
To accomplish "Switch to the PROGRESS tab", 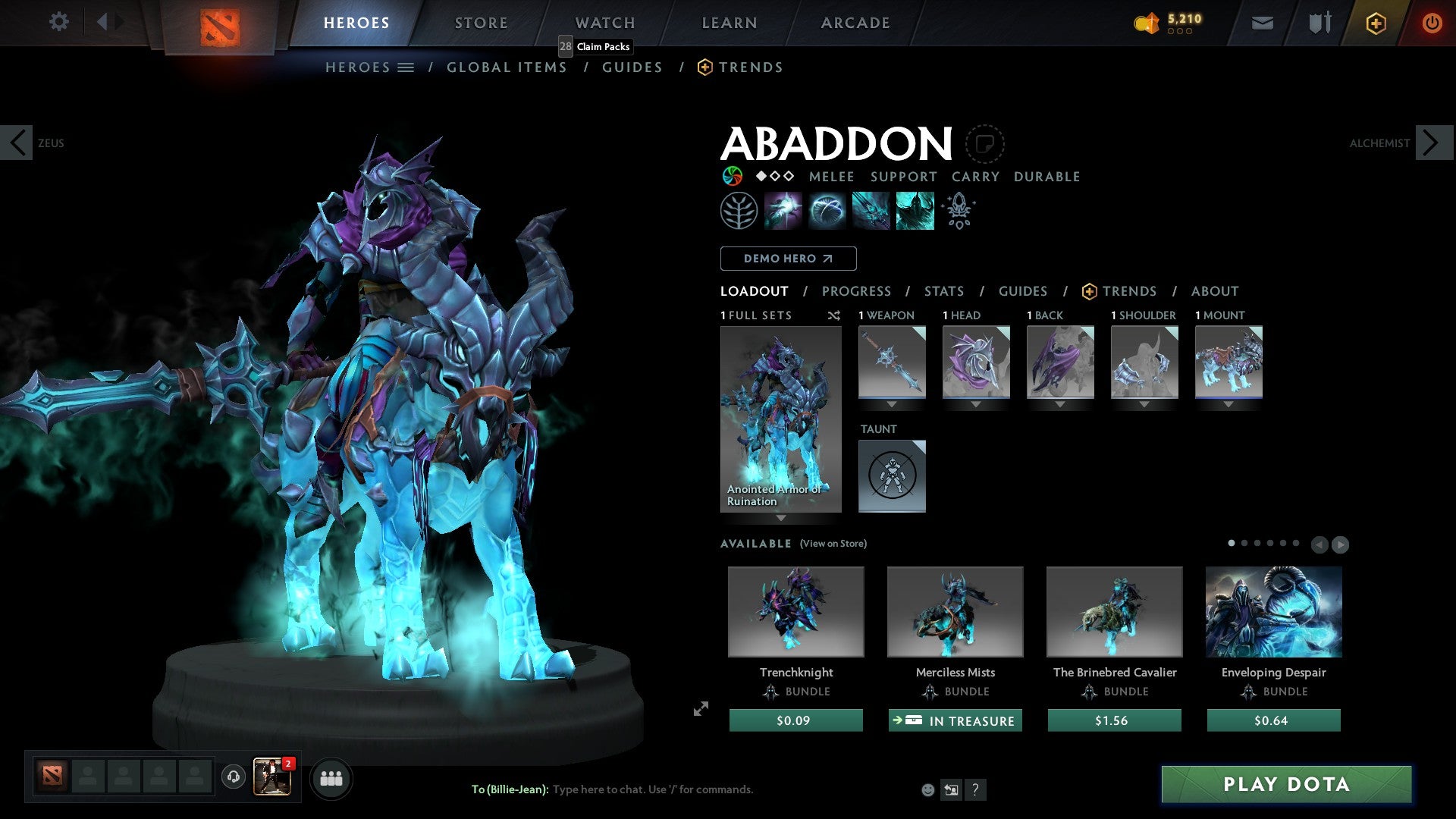I will [857, 291].
